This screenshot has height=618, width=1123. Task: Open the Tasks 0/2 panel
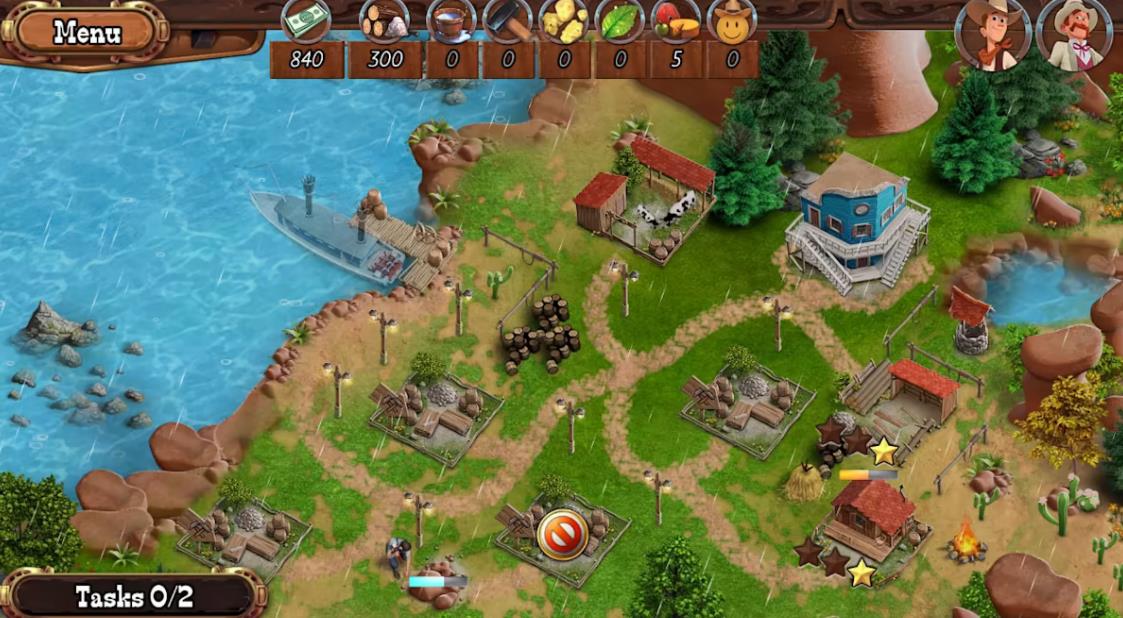[133, 597]
